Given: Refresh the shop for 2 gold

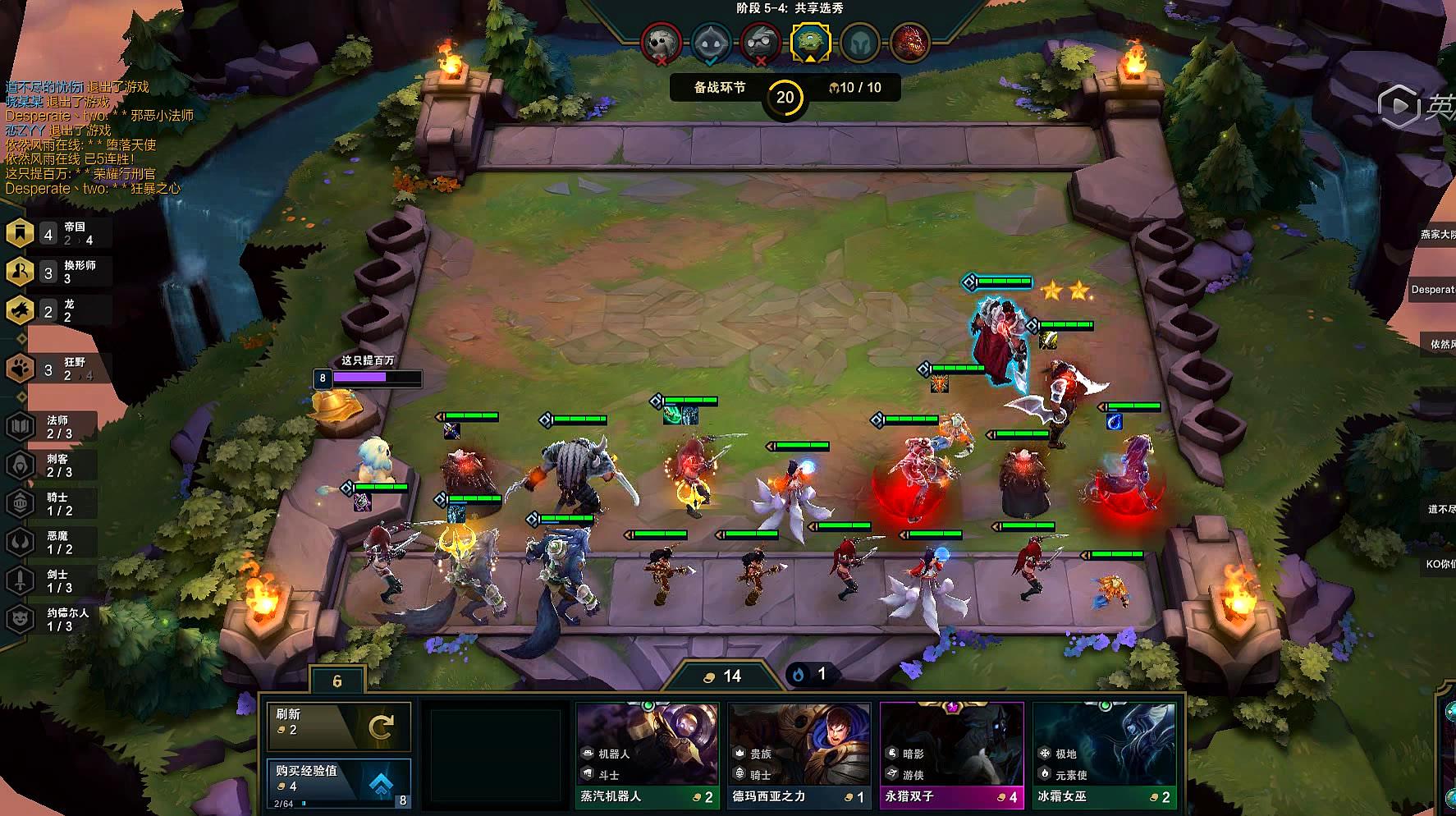Looking at the screenshot, I should pos(339,726).
